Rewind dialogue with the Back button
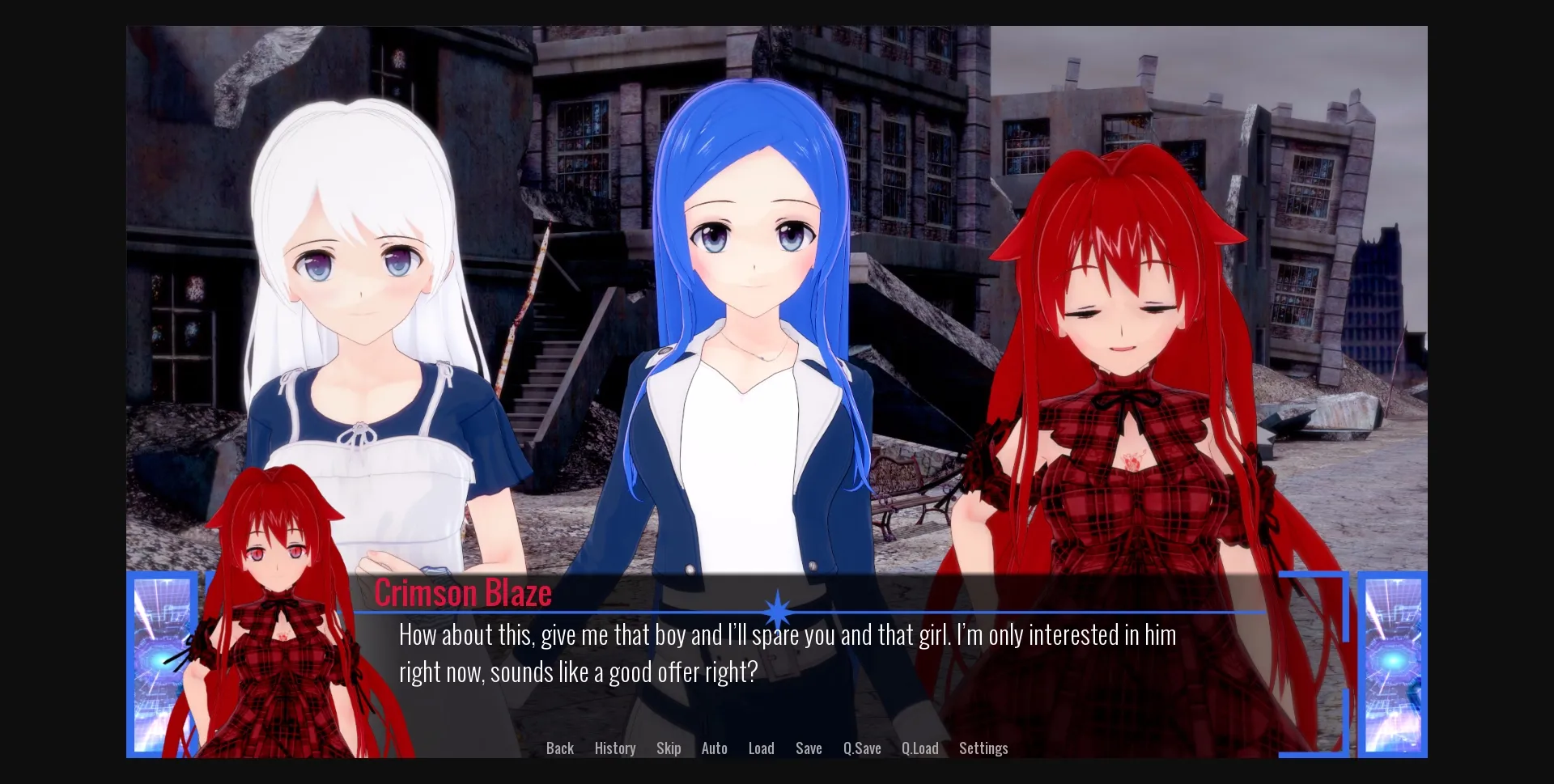1554x784 pixels. pos(560,748)
